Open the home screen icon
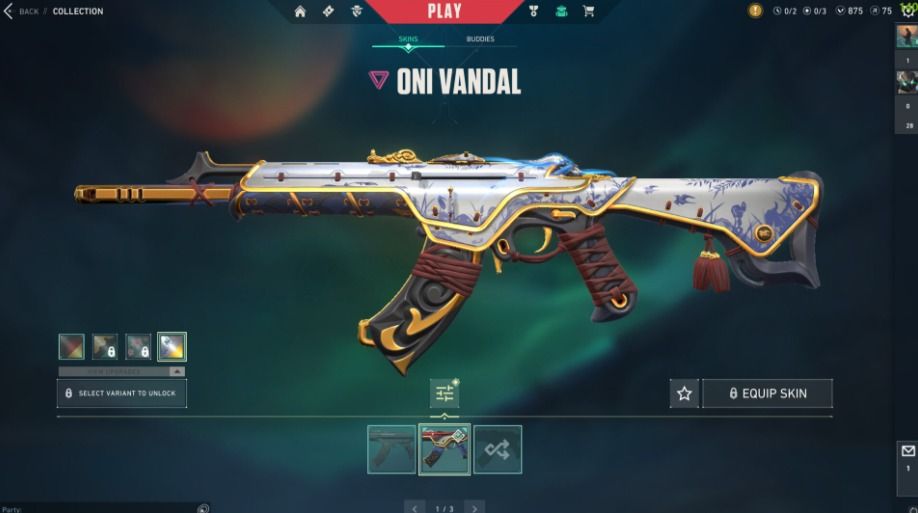Screen dimensions: 918x513 tap(300, 11)
